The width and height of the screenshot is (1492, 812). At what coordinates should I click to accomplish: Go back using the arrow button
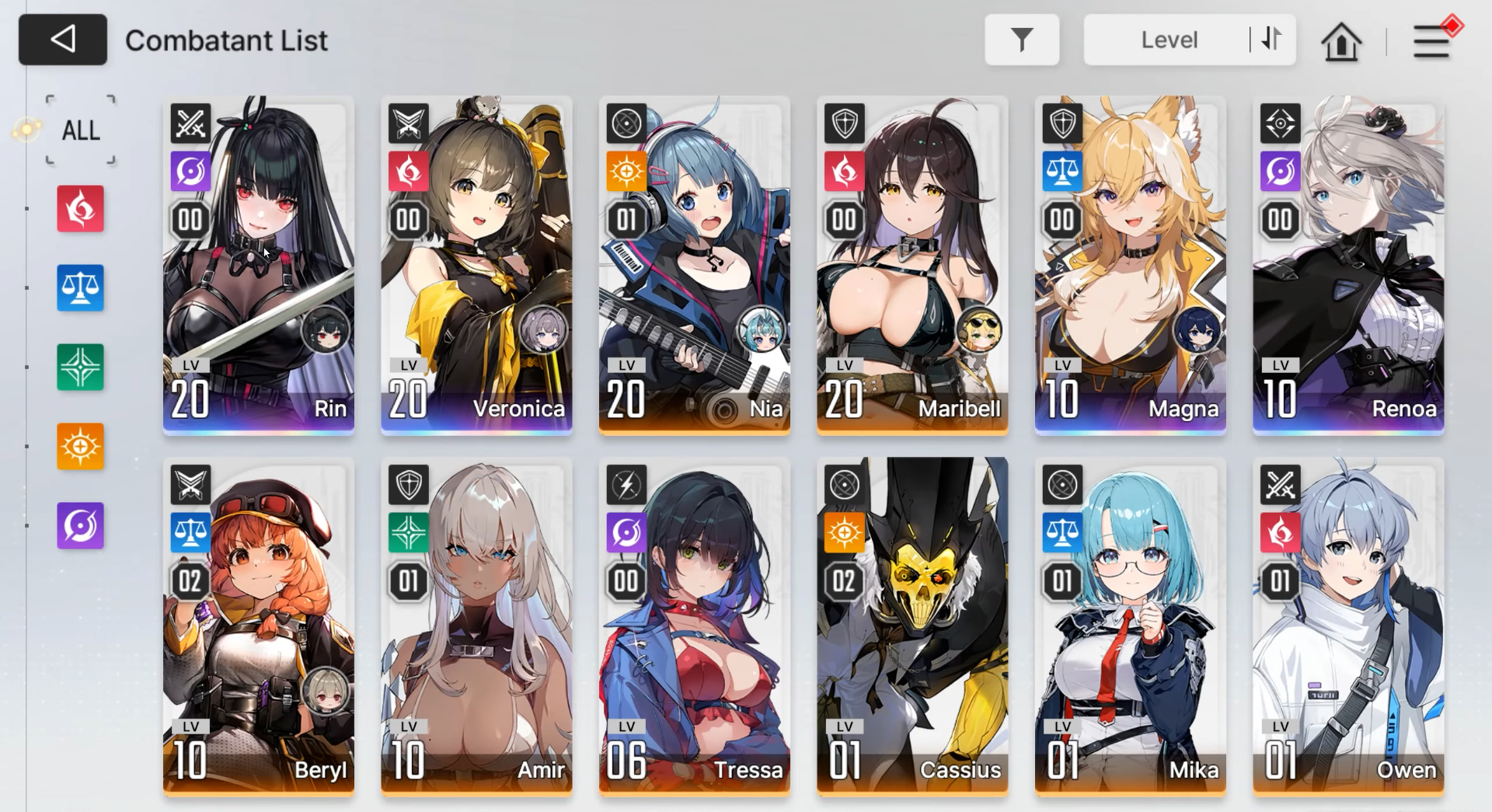pos(63,40)
